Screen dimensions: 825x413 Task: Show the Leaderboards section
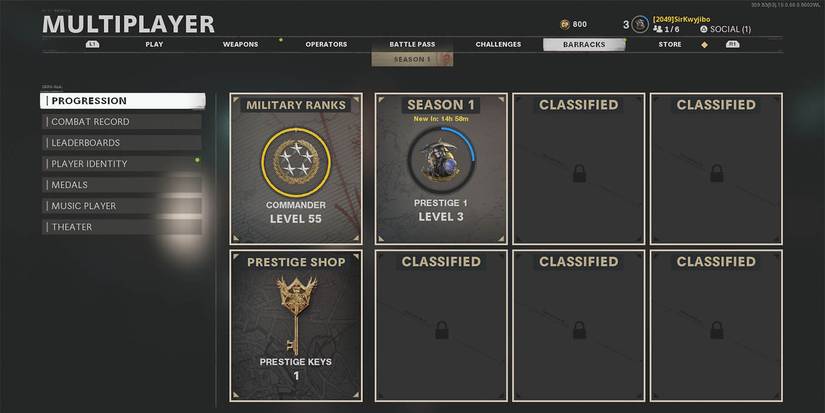[x=122, y=143]
